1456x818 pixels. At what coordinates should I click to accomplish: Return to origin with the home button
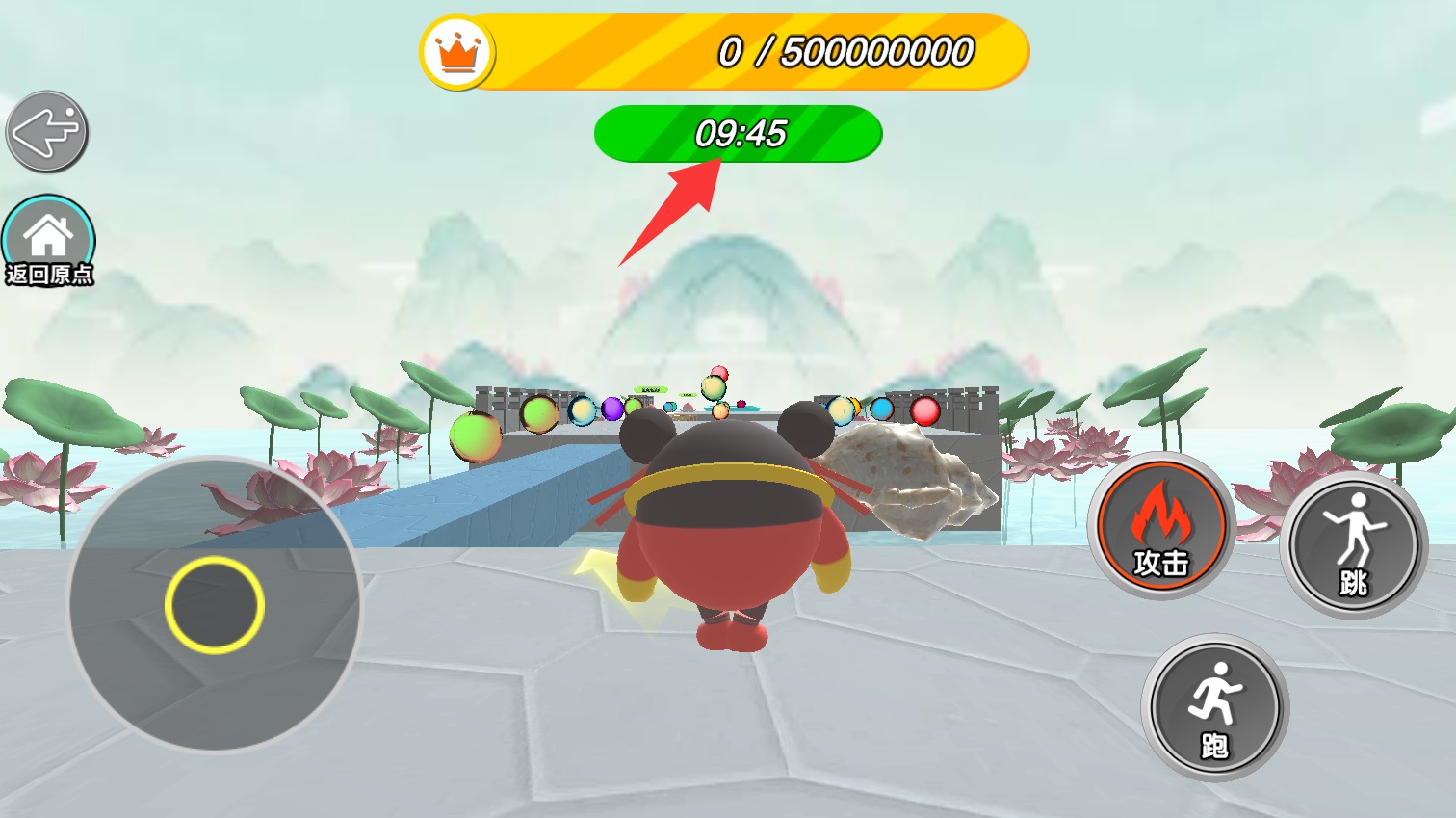(48, 241)
